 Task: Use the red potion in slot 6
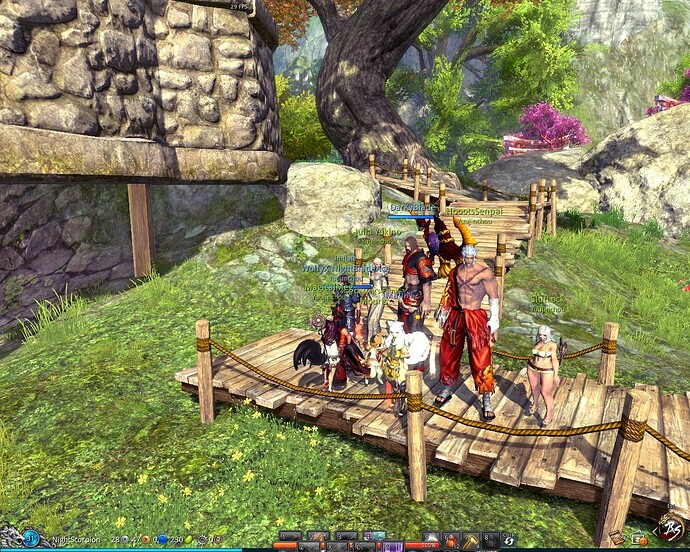coord(451,539)
